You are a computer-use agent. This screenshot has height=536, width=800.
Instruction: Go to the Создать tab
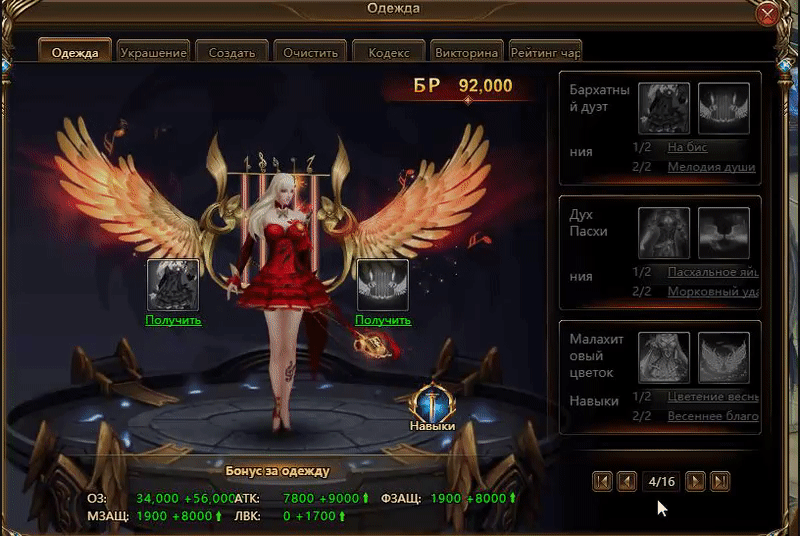click(x=231, y=52)
